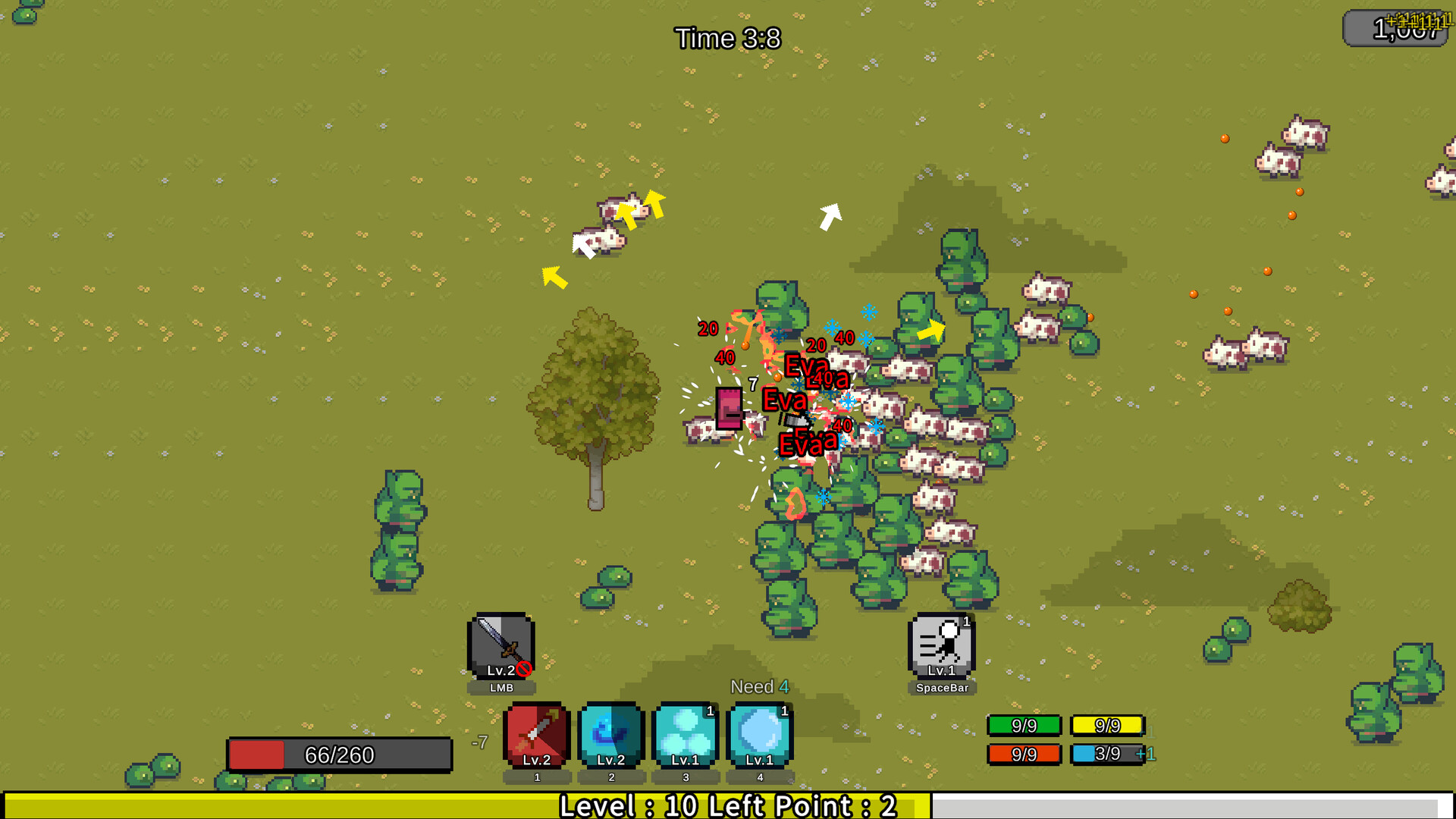
Task: Click the yellow 9/9 resource bar
Action: click(x=1107, y=725)
